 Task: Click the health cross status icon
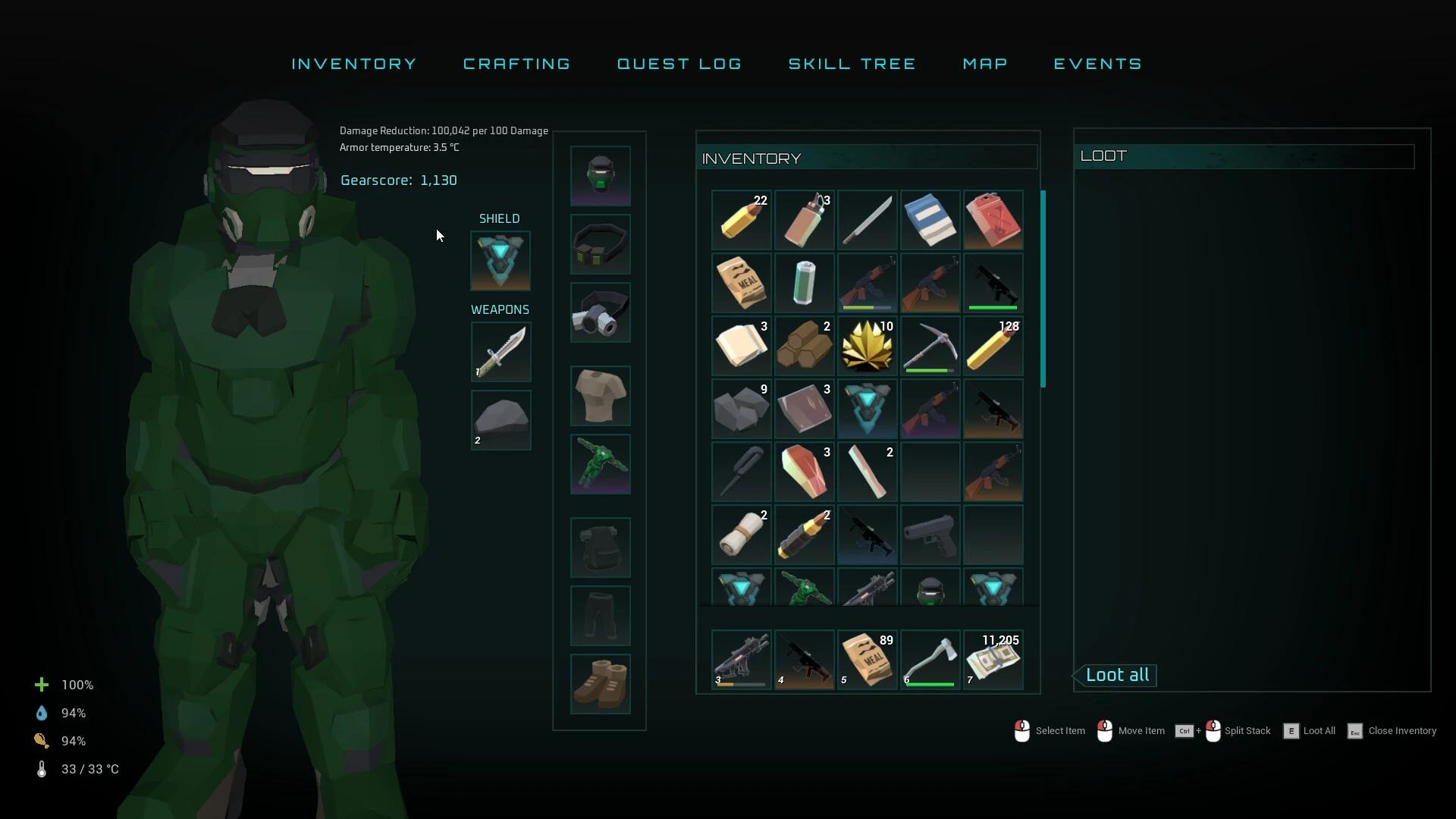pos(41,684)
